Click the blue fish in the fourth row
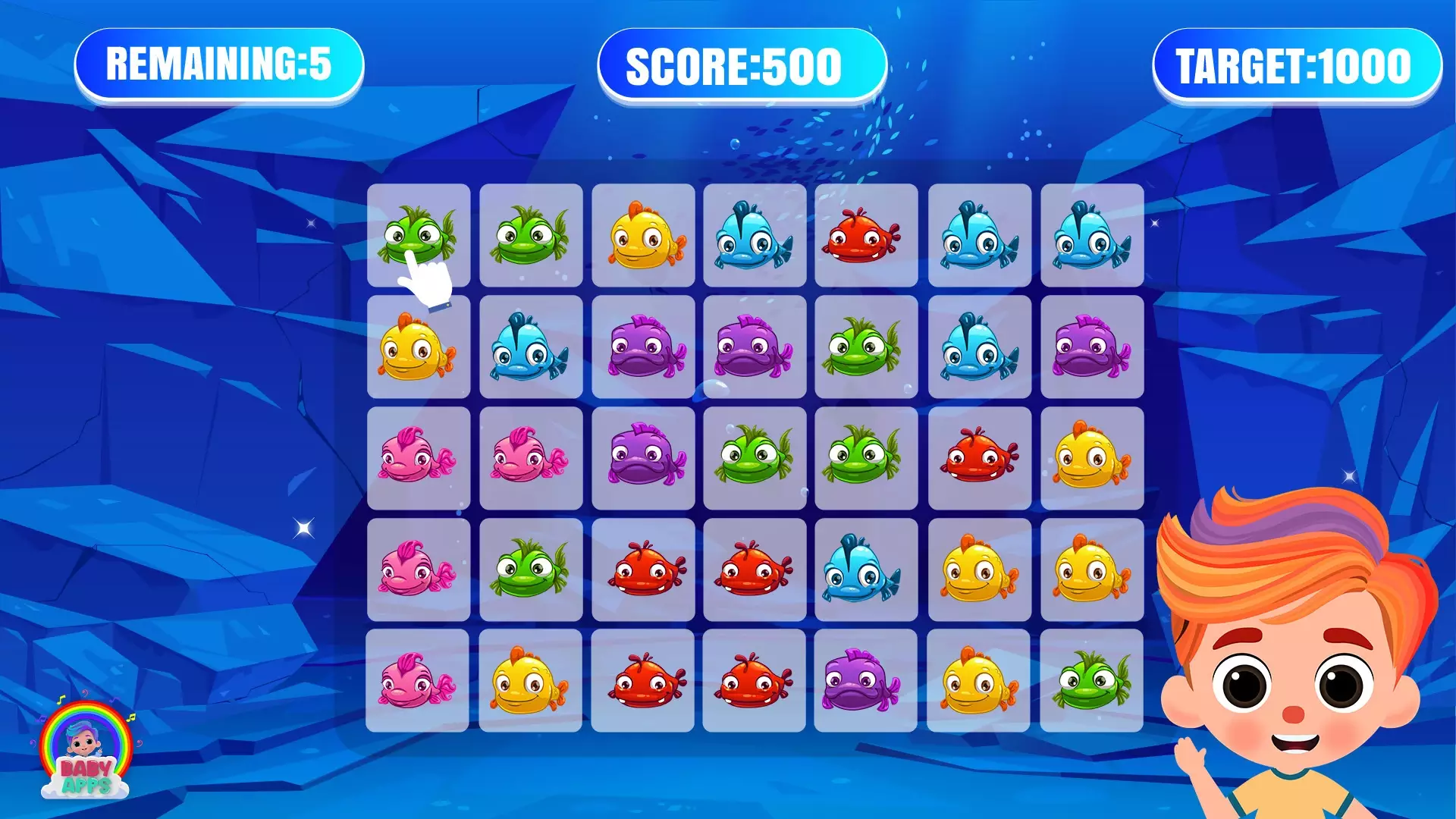 coord(866,569)
